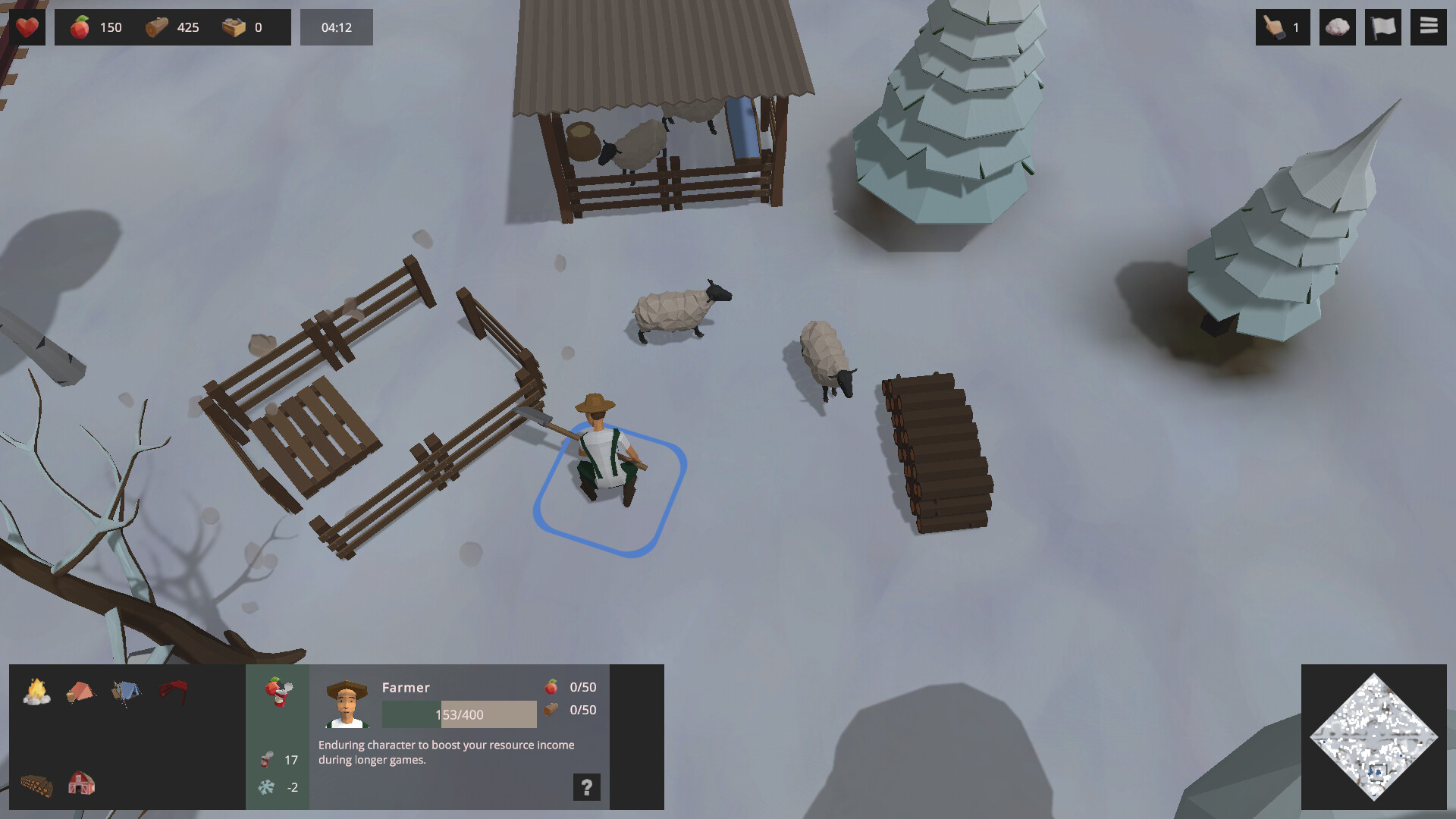Toggle the hamburger menu
Image resolution: width=1456 pixels, height=819 pixels.
pos(1427,27)
